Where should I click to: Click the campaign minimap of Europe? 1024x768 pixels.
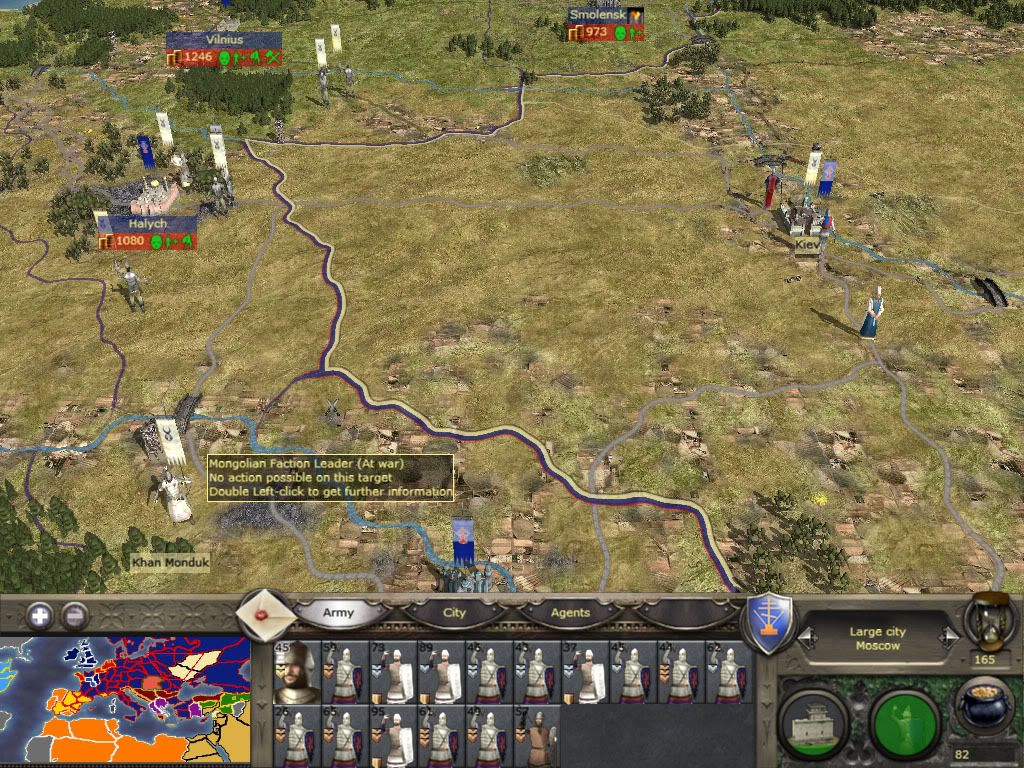coord(125,701)
